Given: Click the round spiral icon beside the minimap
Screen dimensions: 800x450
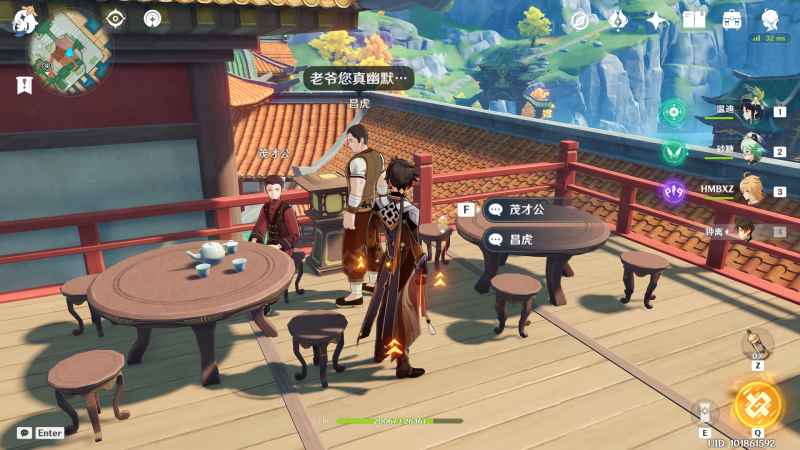Looking at the screenshot, I should tap(152, 18).
